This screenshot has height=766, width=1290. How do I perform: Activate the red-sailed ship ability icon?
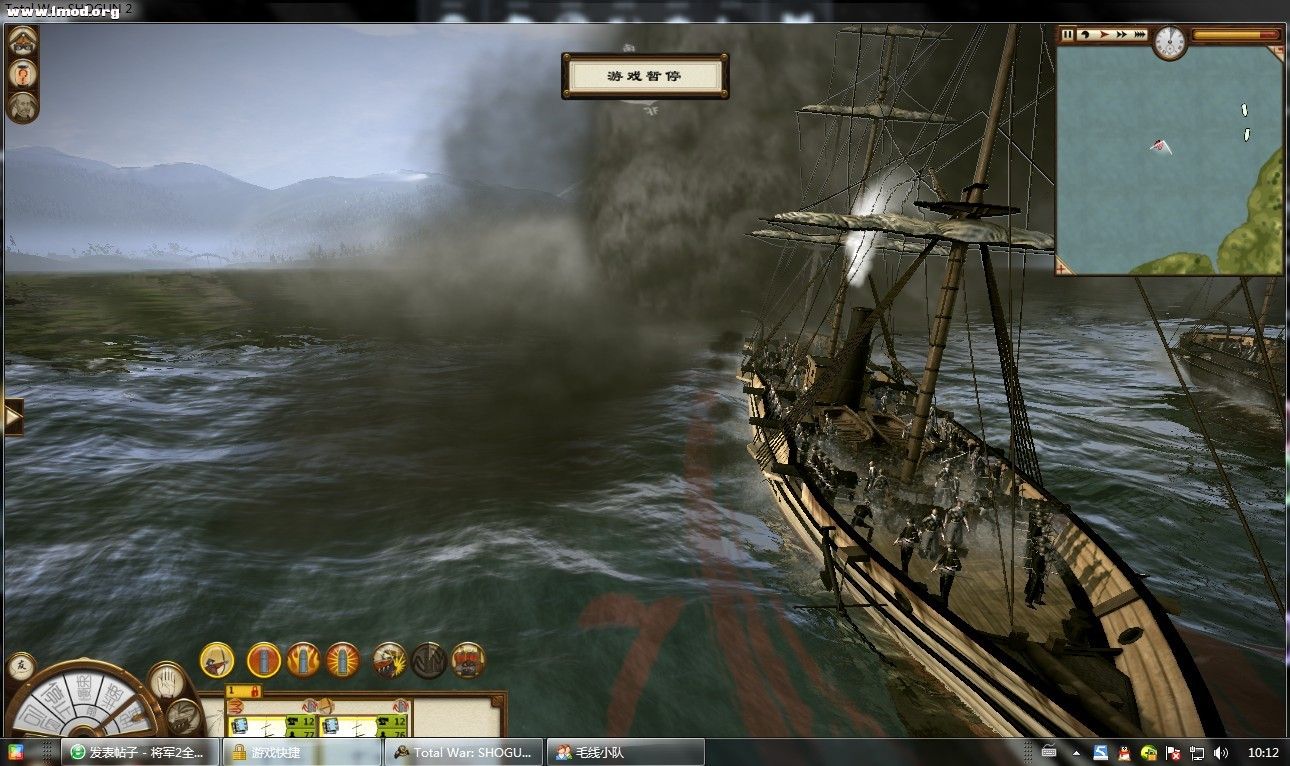(468, 660)
